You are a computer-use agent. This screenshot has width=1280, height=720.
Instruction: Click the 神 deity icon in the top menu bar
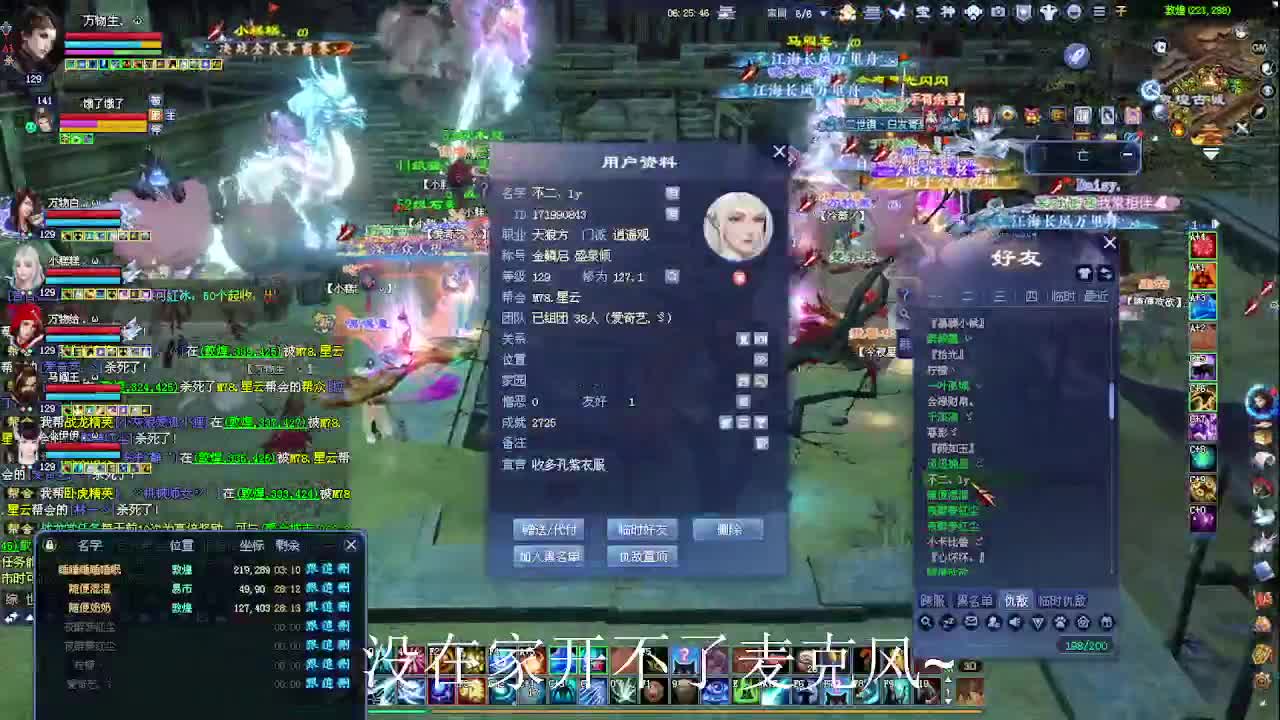948,11
